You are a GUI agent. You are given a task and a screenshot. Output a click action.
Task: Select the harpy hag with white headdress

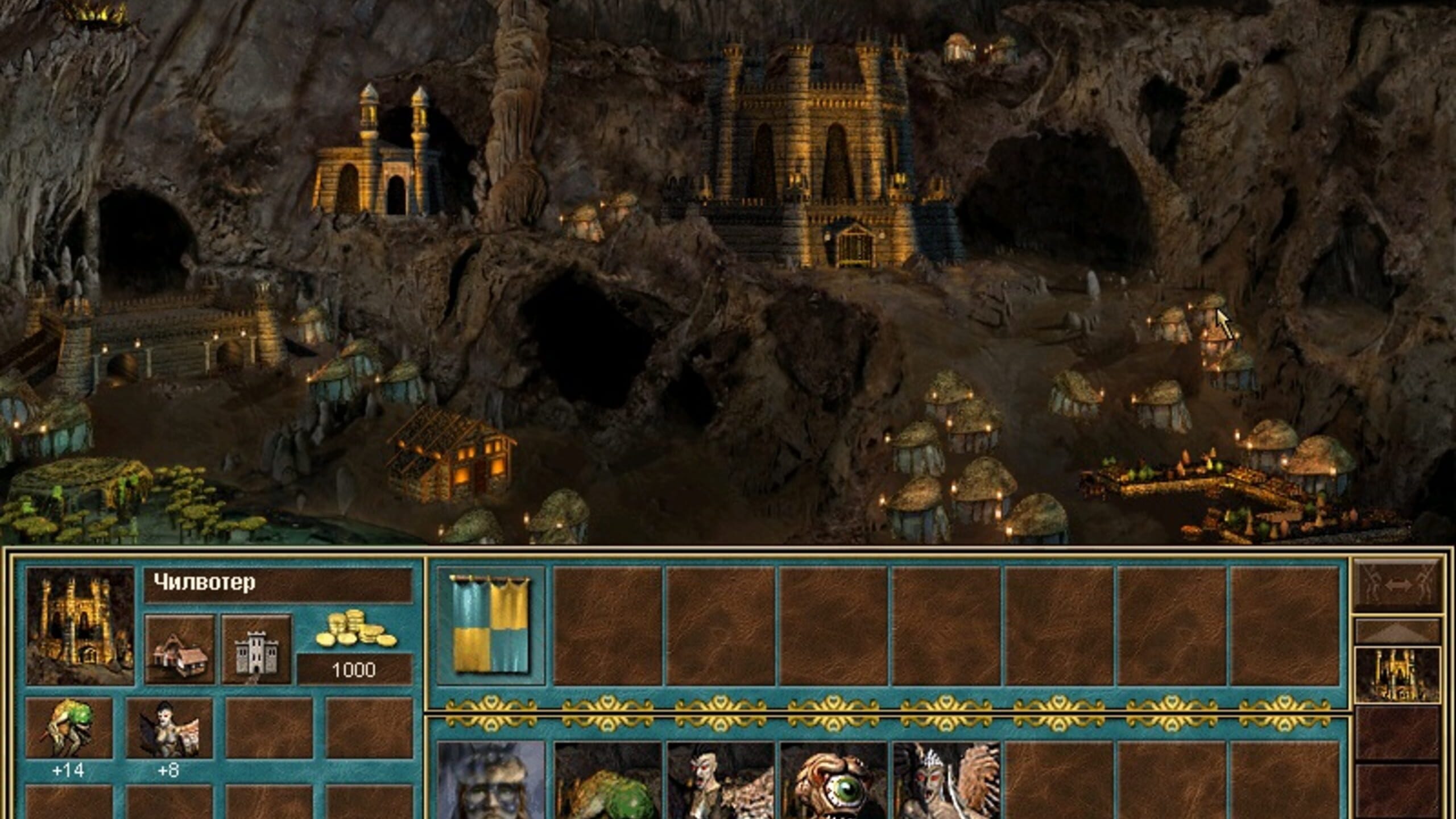pos(946,780)
